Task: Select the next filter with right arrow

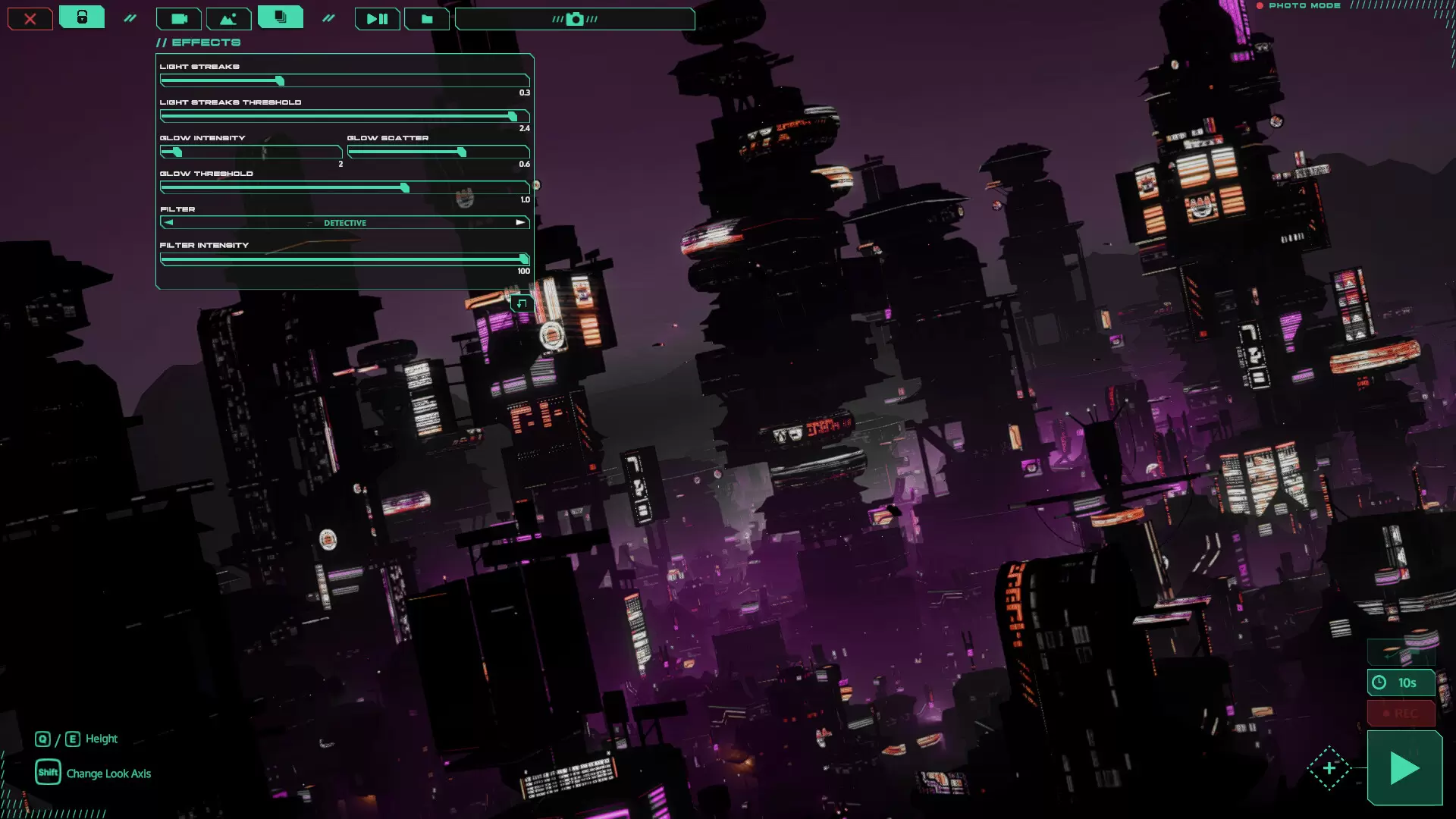Action: (x=520, y=223)
